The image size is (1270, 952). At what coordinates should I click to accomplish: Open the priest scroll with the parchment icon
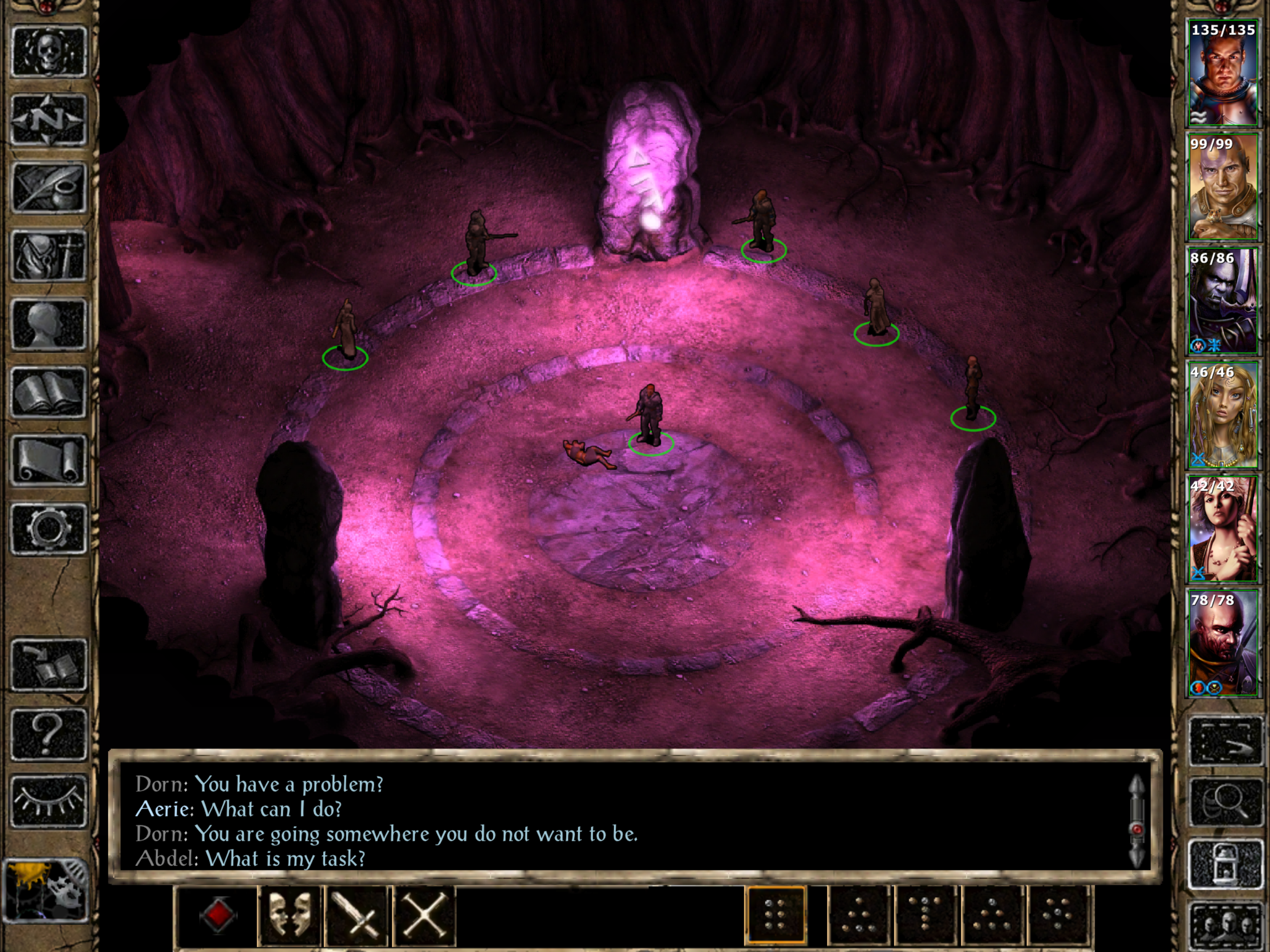(49, 461)
